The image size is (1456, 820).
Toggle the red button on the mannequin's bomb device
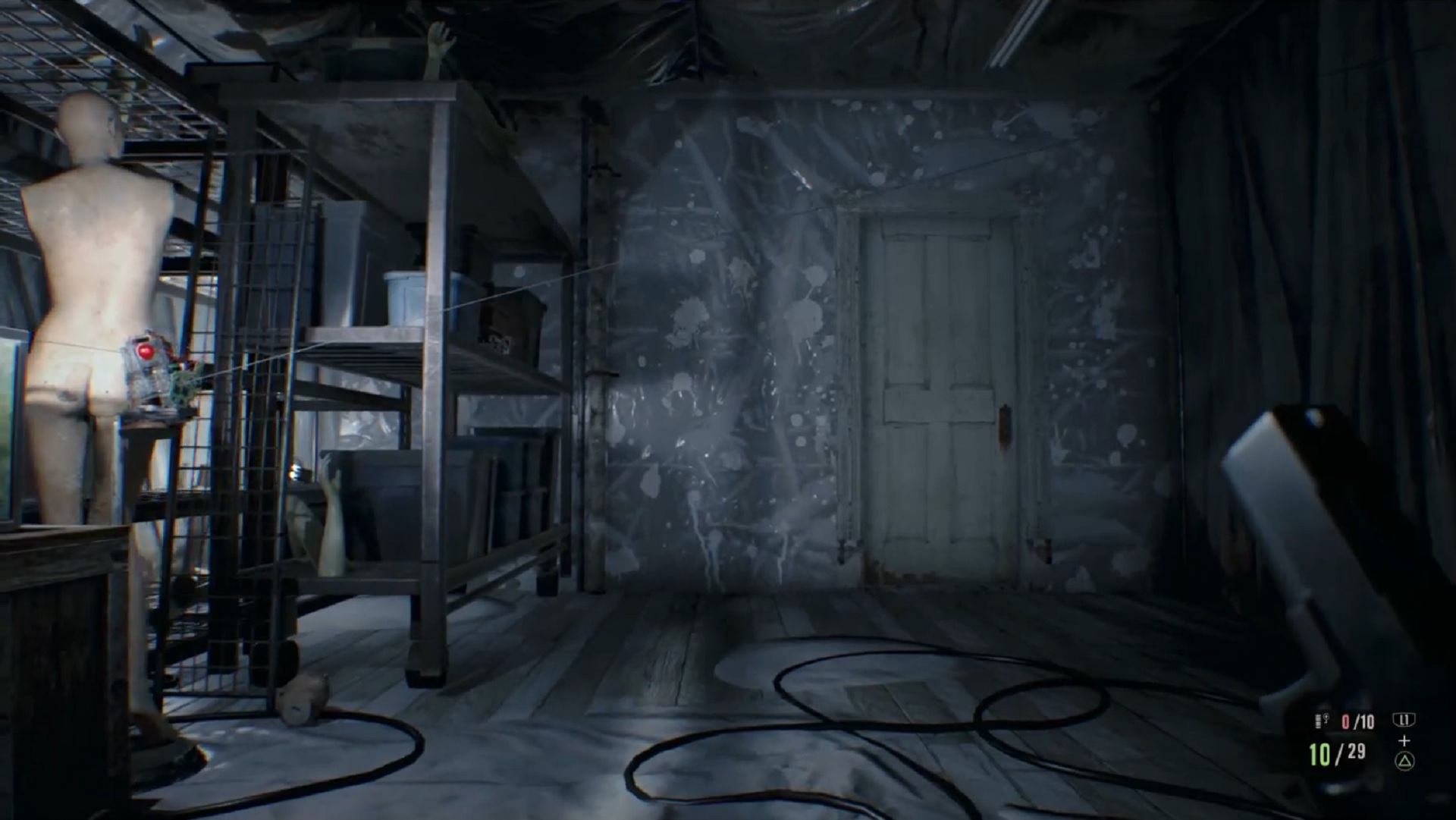click(x=146, y=353)
